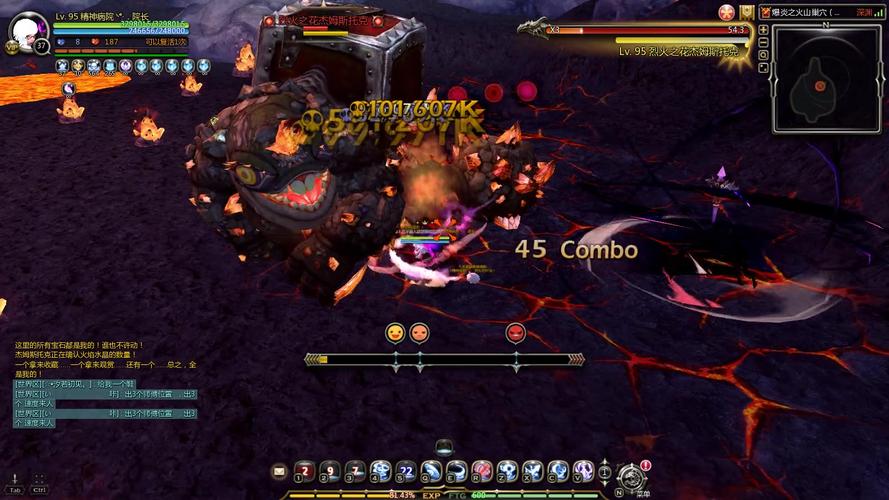Image resolution: width=889 pixels, height=500 pixels.
Task: Click the minimap plus zoom button
Action: pyautogui.click(x=764, y=30)
